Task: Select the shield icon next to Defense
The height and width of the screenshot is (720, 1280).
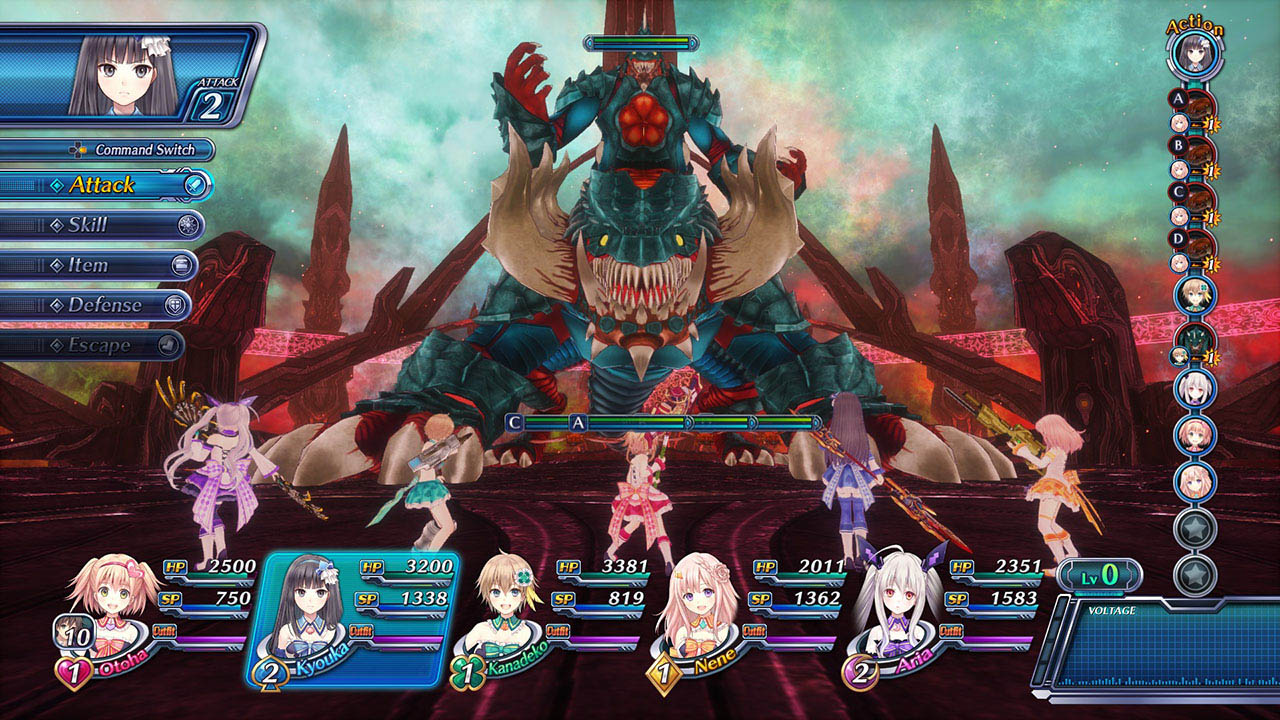Action: (175, 304)
